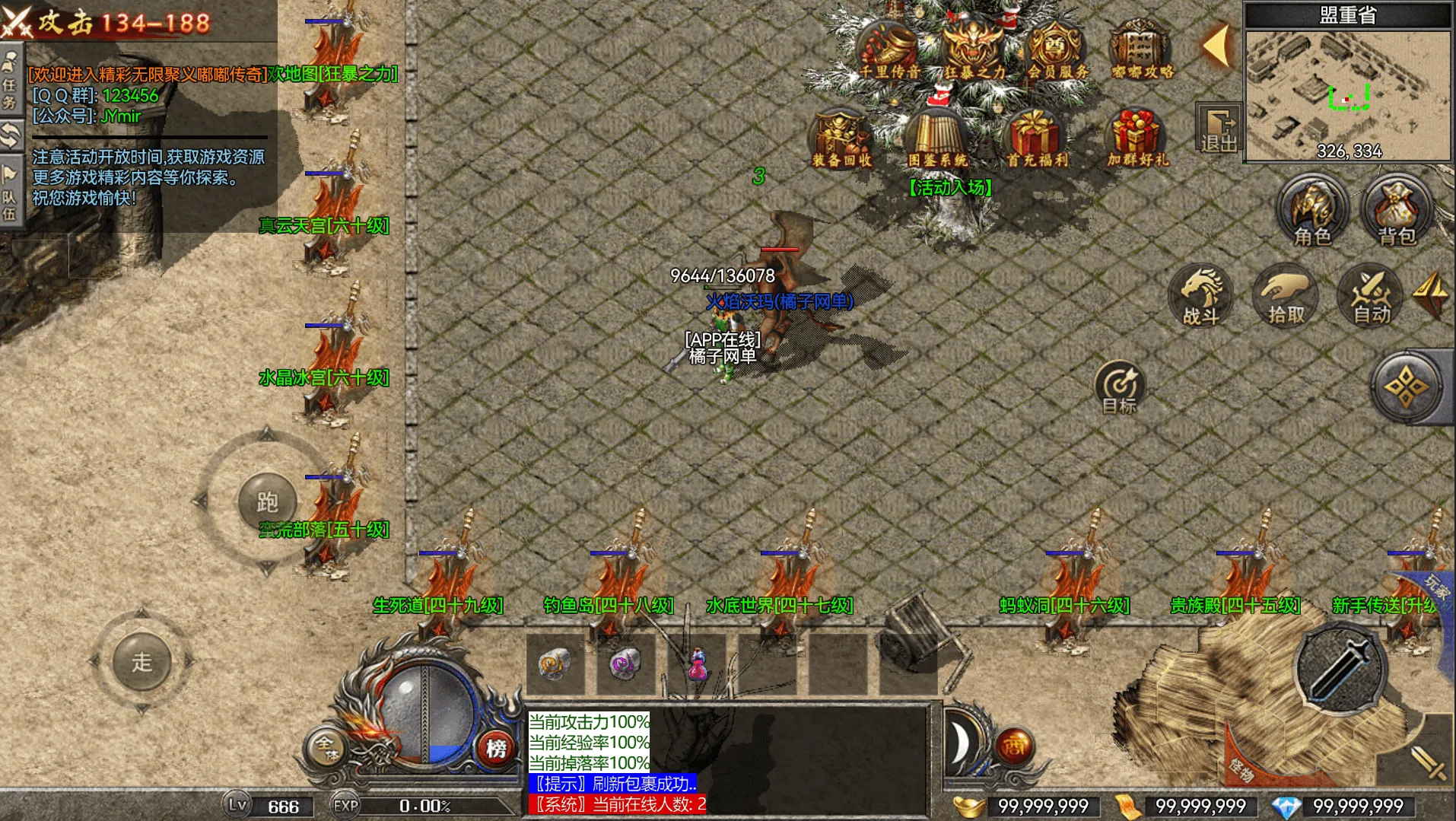Select the 目标 target button
Screen dimensions: 1456x821
click(x=1119, y=387)
